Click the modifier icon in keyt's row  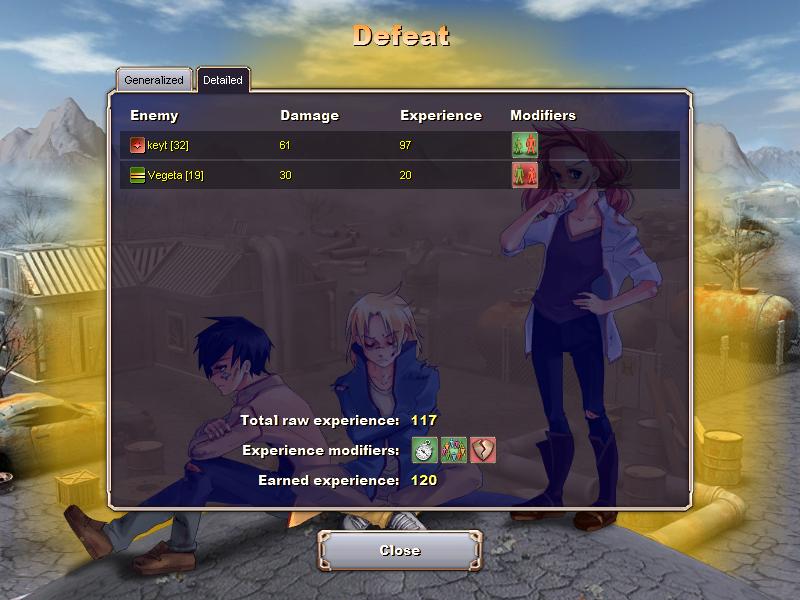pyautogui.click(x=525, y=145)
